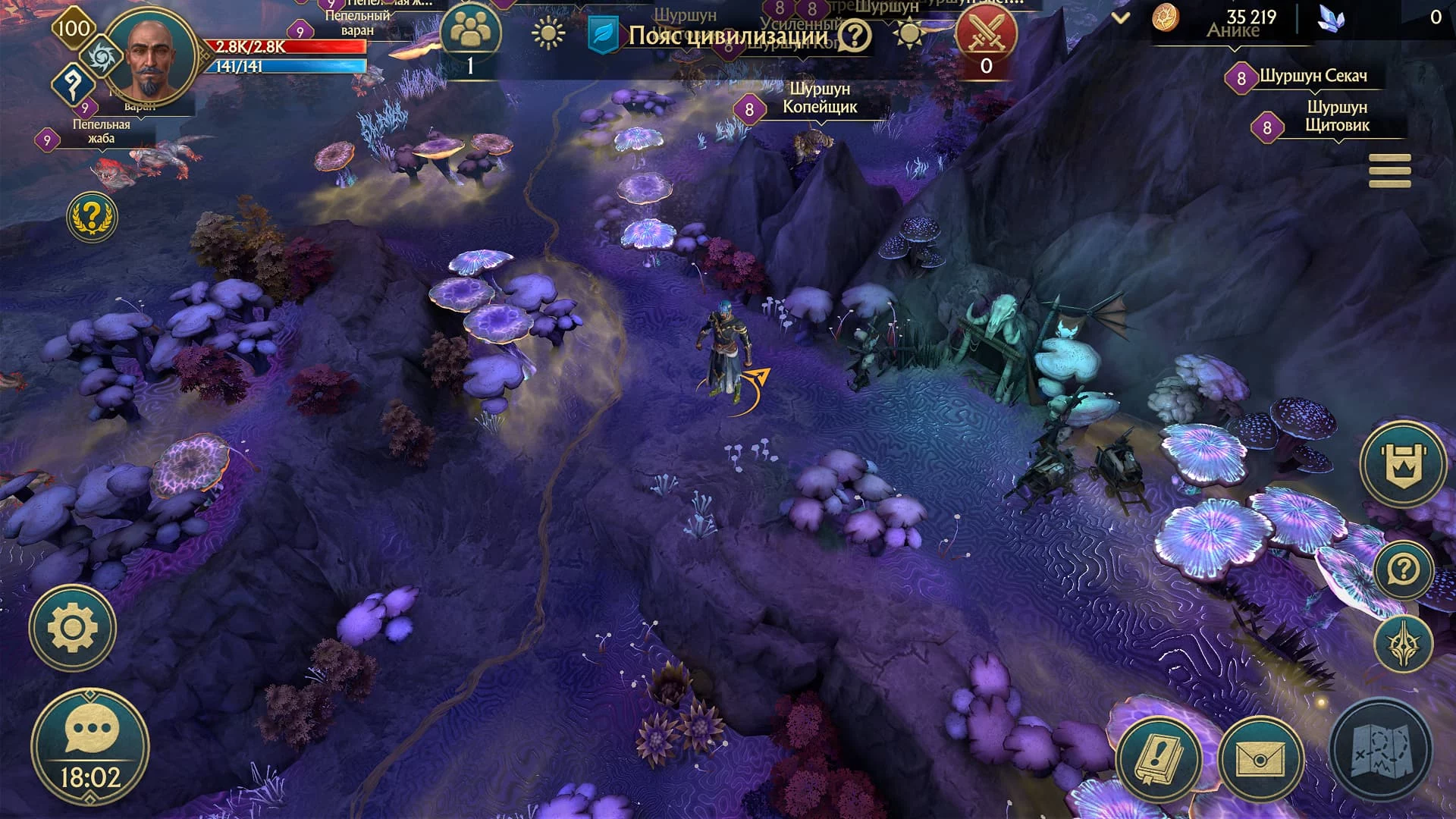Open the group members icon
The height and width of the screenshot is (819, 1456).
(470, 32)
